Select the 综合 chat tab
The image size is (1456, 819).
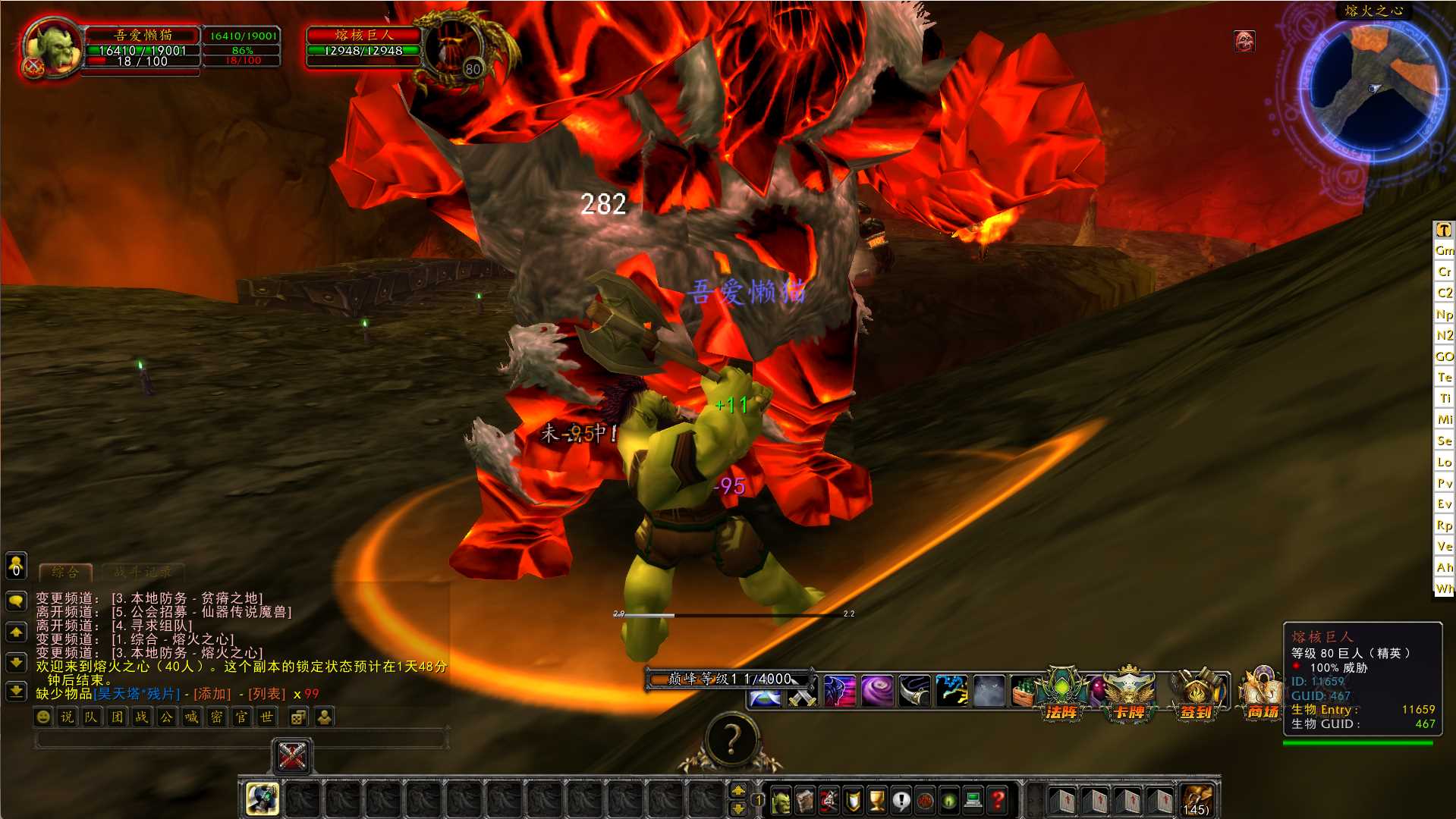pyautogui.click(x=65, y=573)
